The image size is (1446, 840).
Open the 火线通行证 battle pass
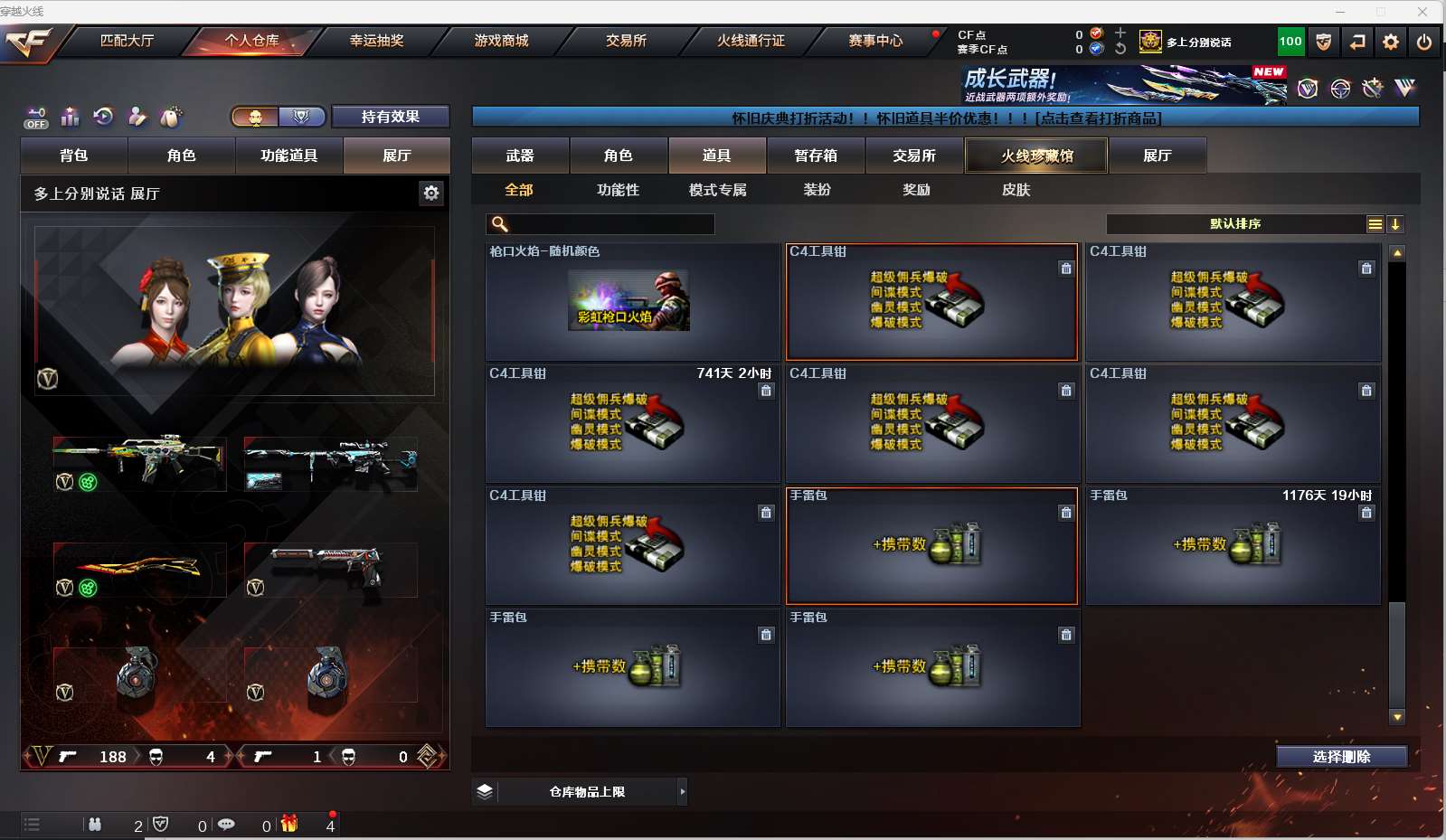pos(751,41)
